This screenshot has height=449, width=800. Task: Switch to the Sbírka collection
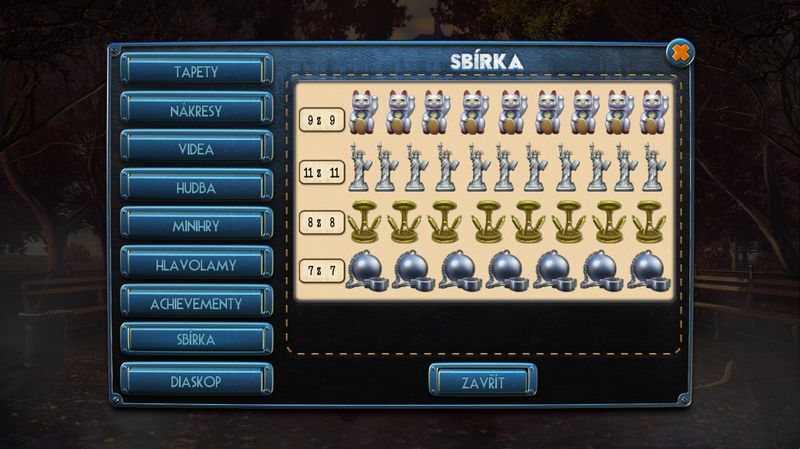pyautogui.click(x=196, y=340)
